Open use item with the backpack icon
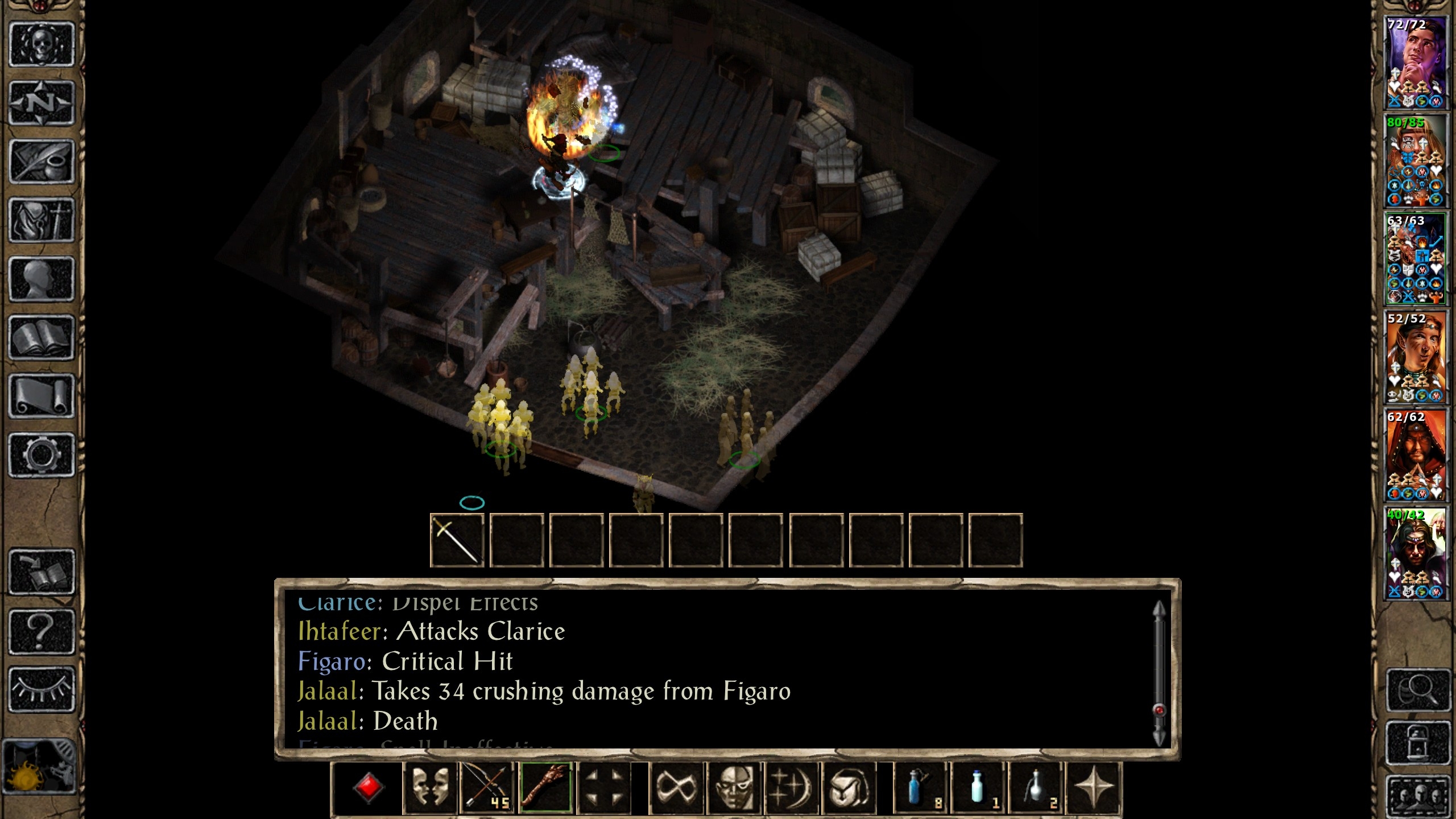Viewport: 1456px width, 819px height. point(850,788)
